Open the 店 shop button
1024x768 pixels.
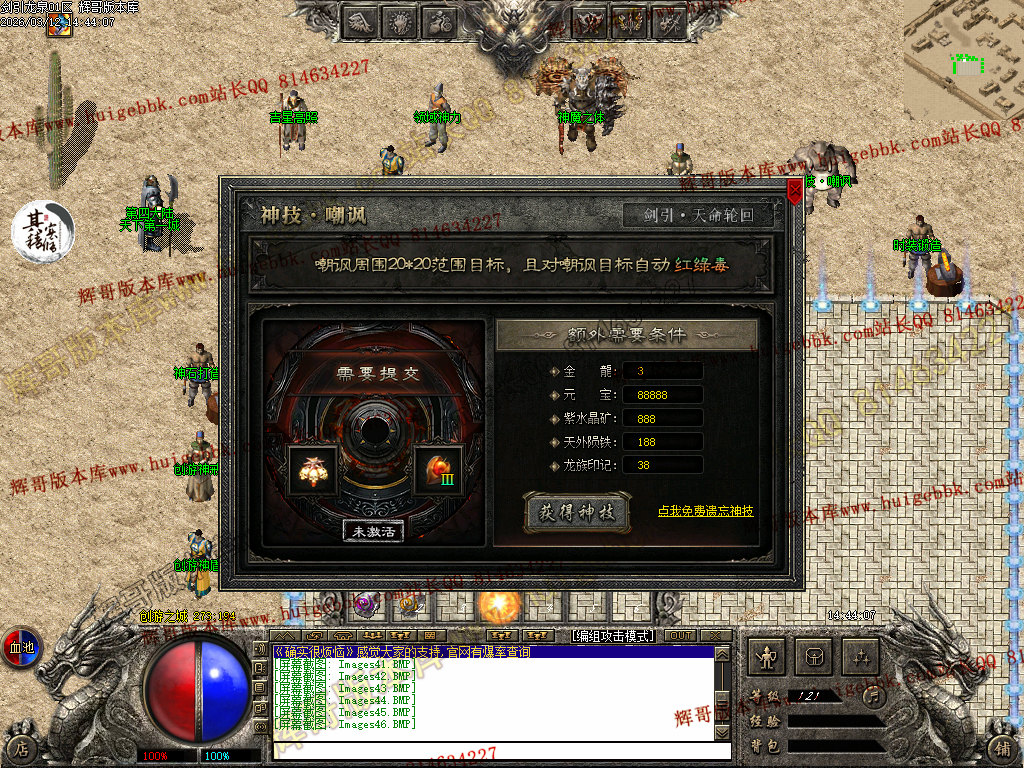click(x=21, y=747)
